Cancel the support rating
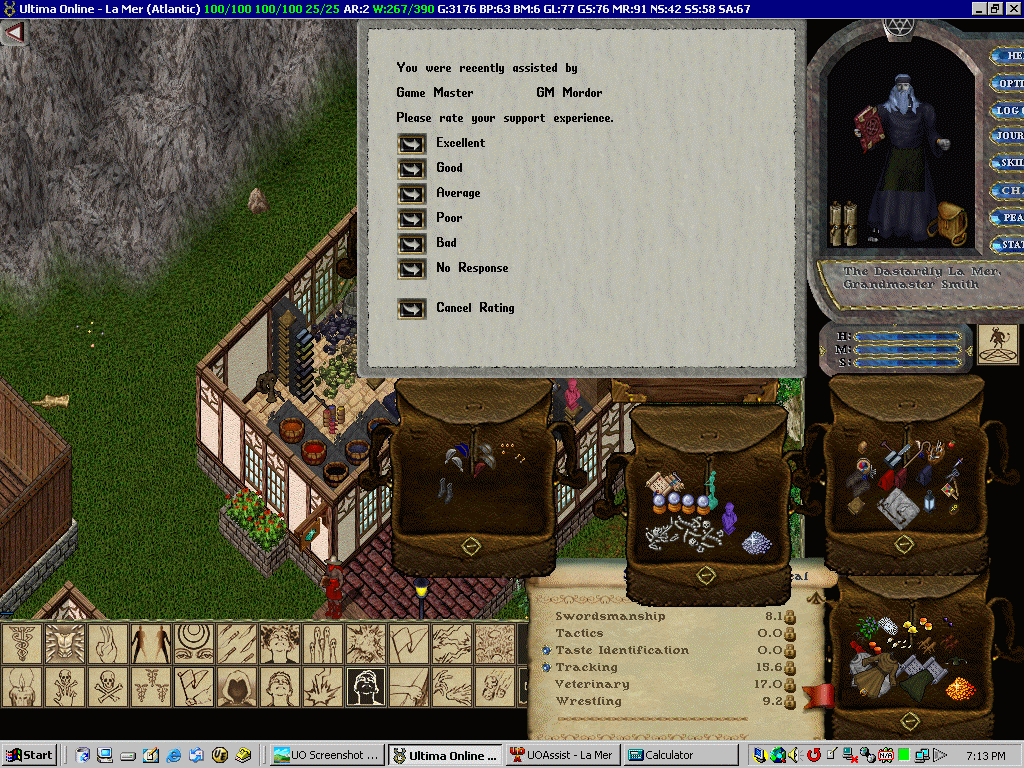This screenshot has width=1024, height=768. pos(411,309)
